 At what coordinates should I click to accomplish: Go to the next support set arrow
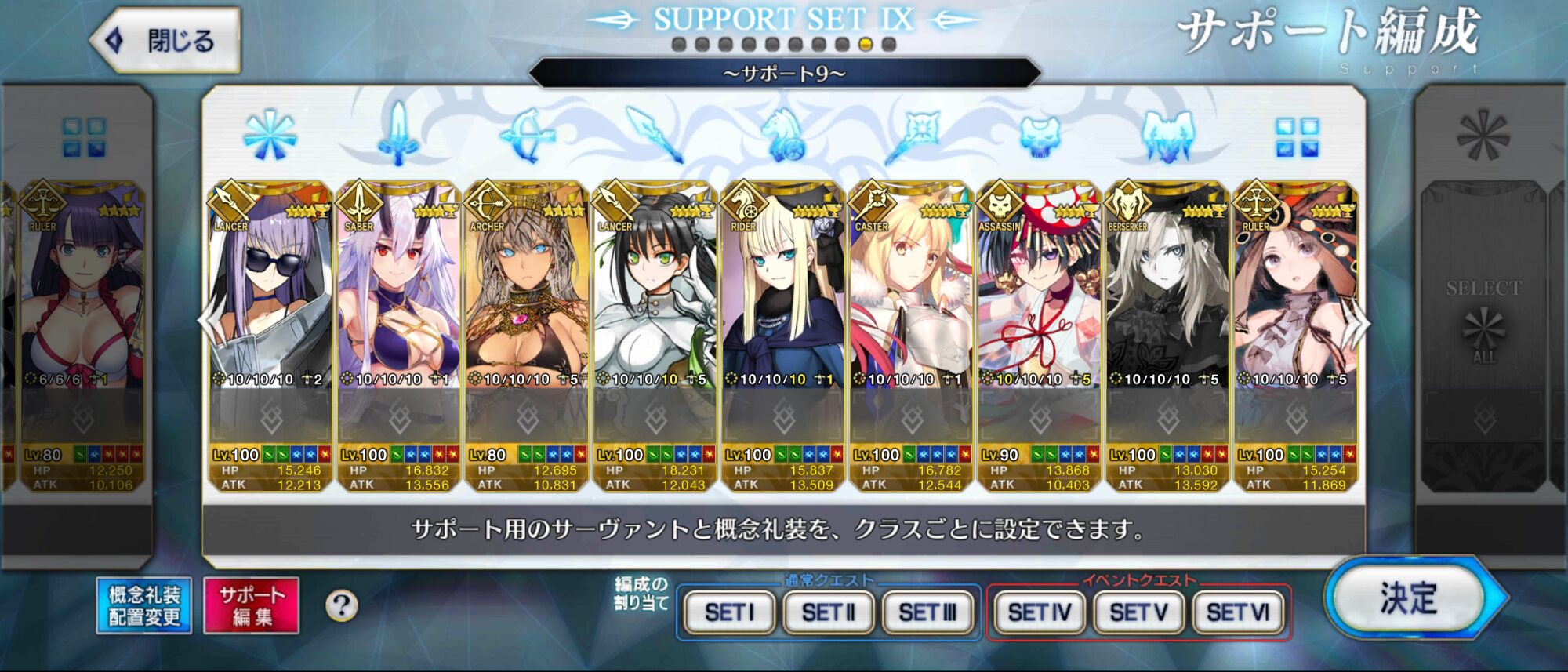coord(1362,322)
